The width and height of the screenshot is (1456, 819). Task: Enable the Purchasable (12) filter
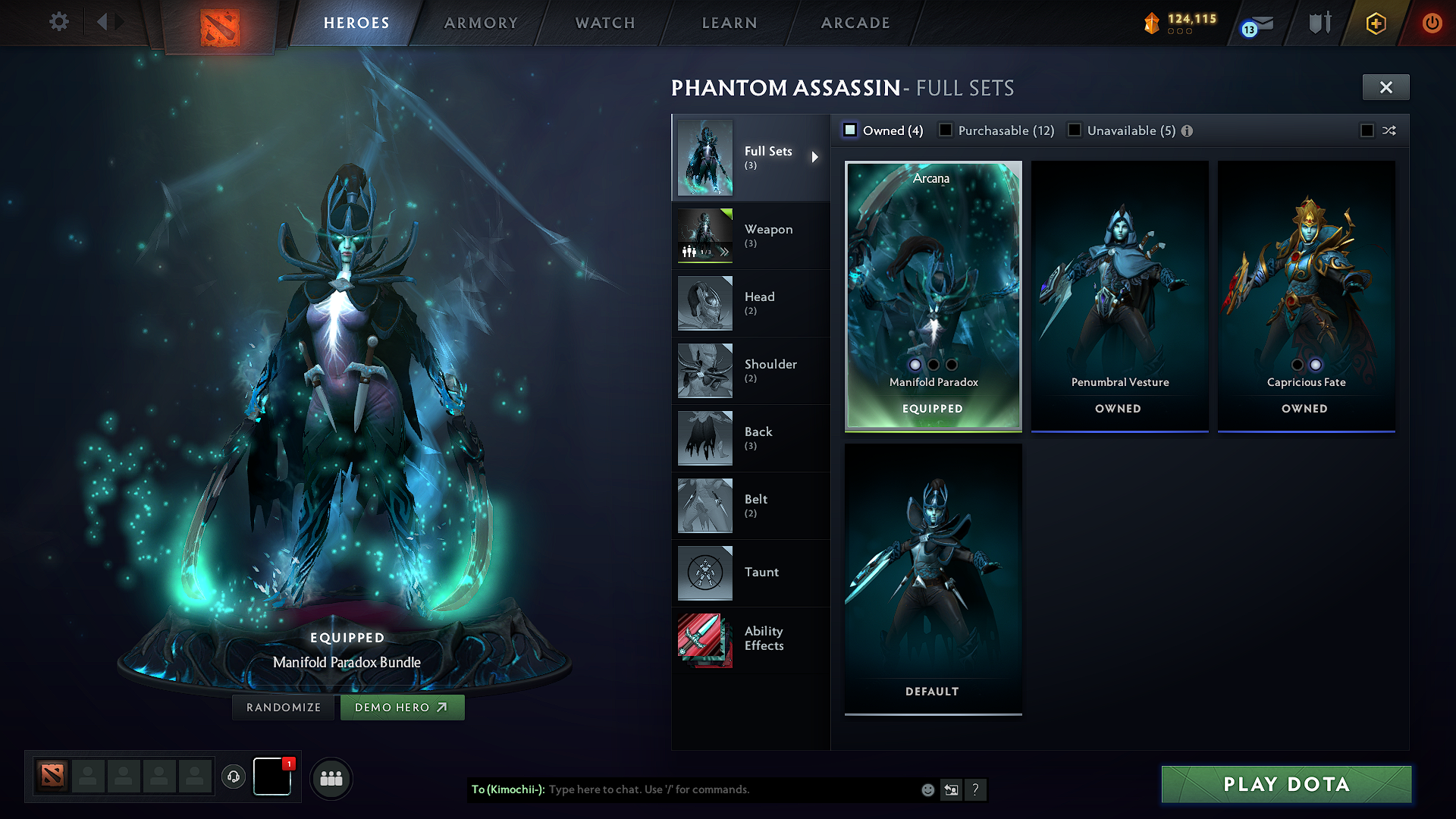pos(945,130)
